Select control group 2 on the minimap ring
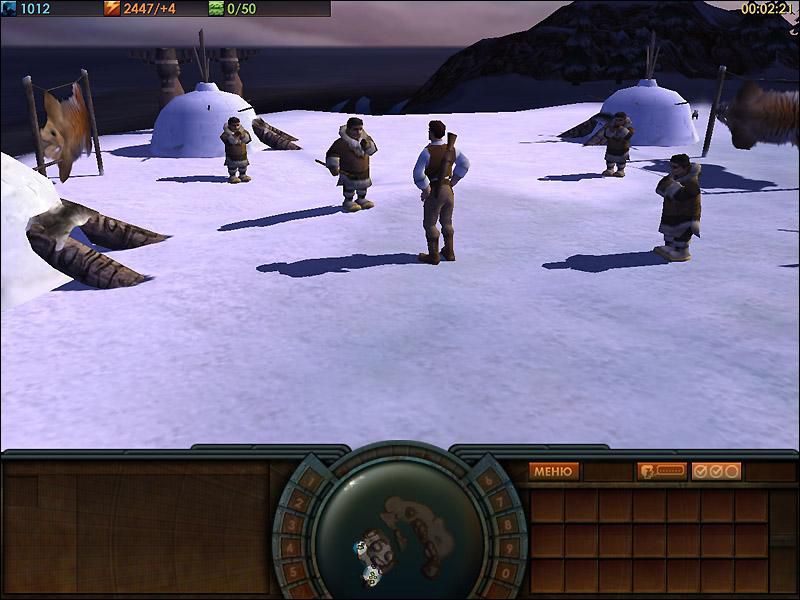 point(297,501)
